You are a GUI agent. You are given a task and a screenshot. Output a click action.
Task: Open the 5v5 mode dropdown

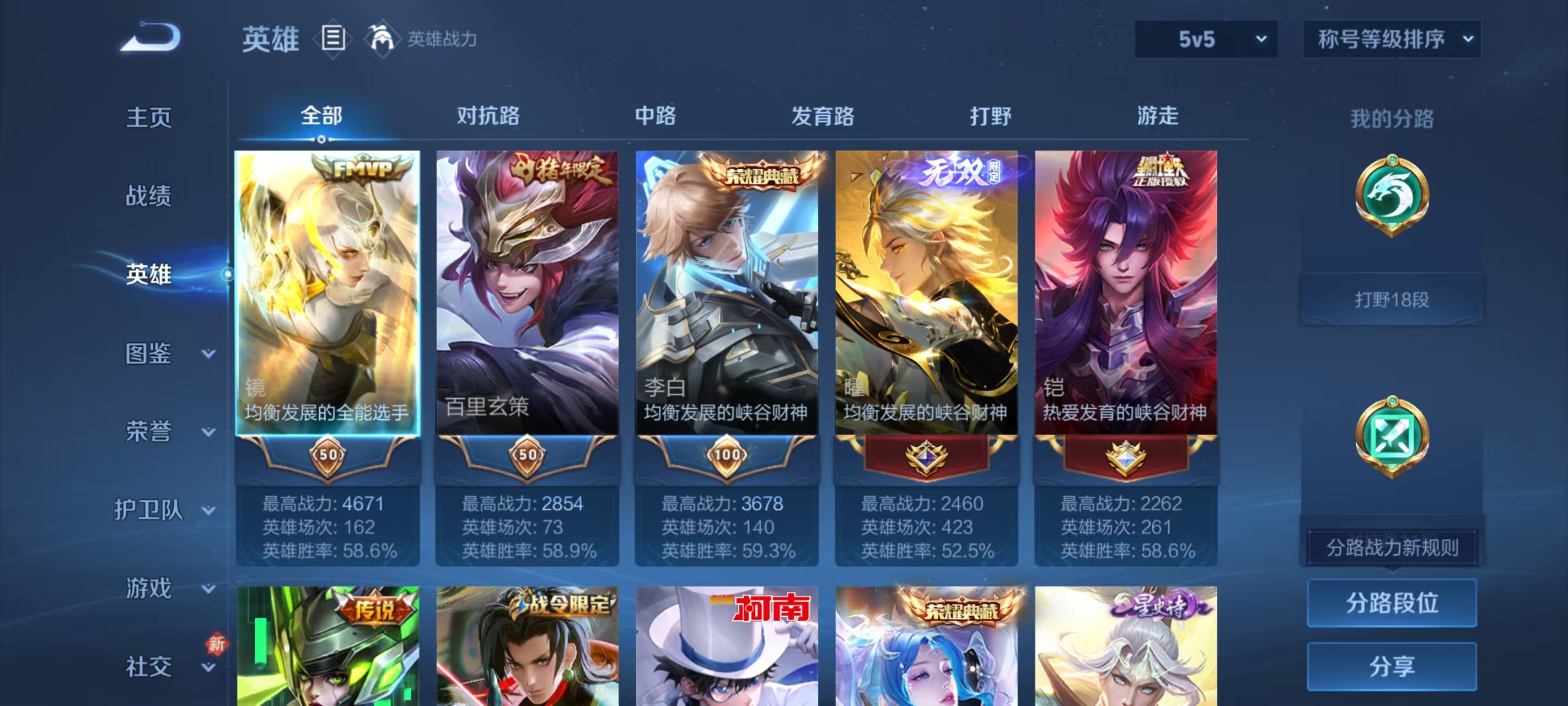click(1204, 38)
